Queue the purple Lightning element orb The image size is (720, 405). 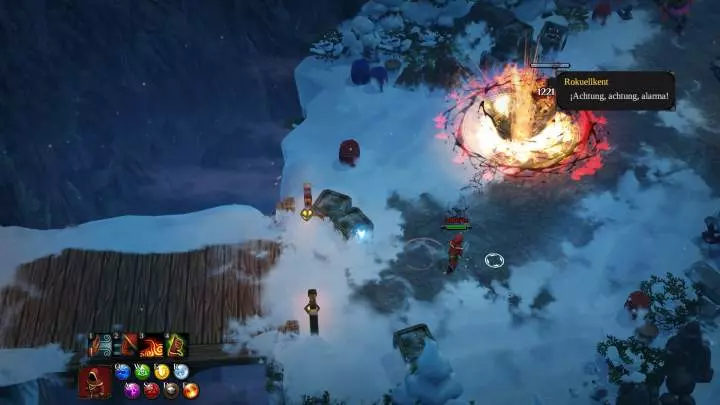[132, 389]
